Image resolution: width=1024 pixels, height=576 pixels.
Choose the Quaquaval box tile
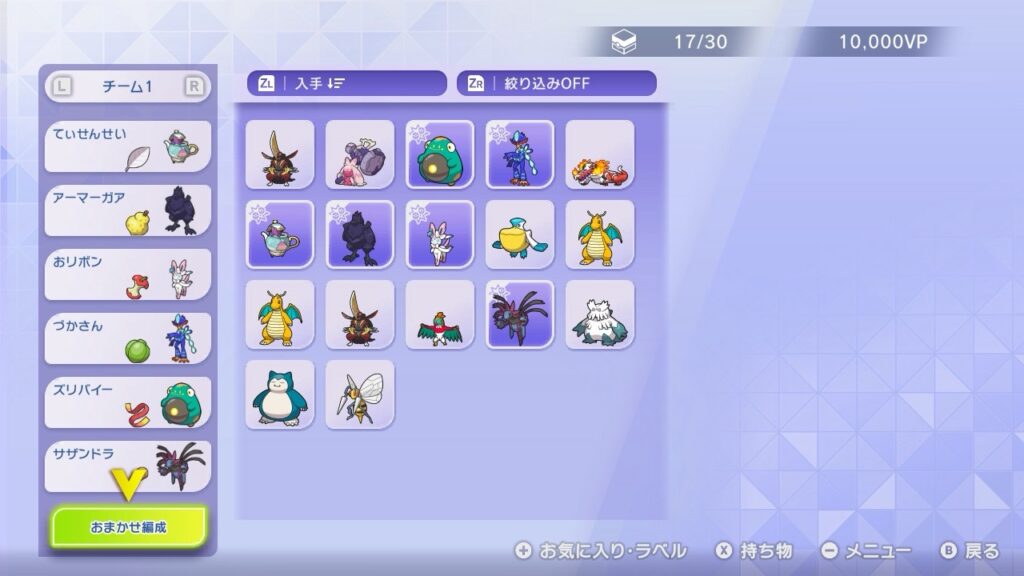520,154
